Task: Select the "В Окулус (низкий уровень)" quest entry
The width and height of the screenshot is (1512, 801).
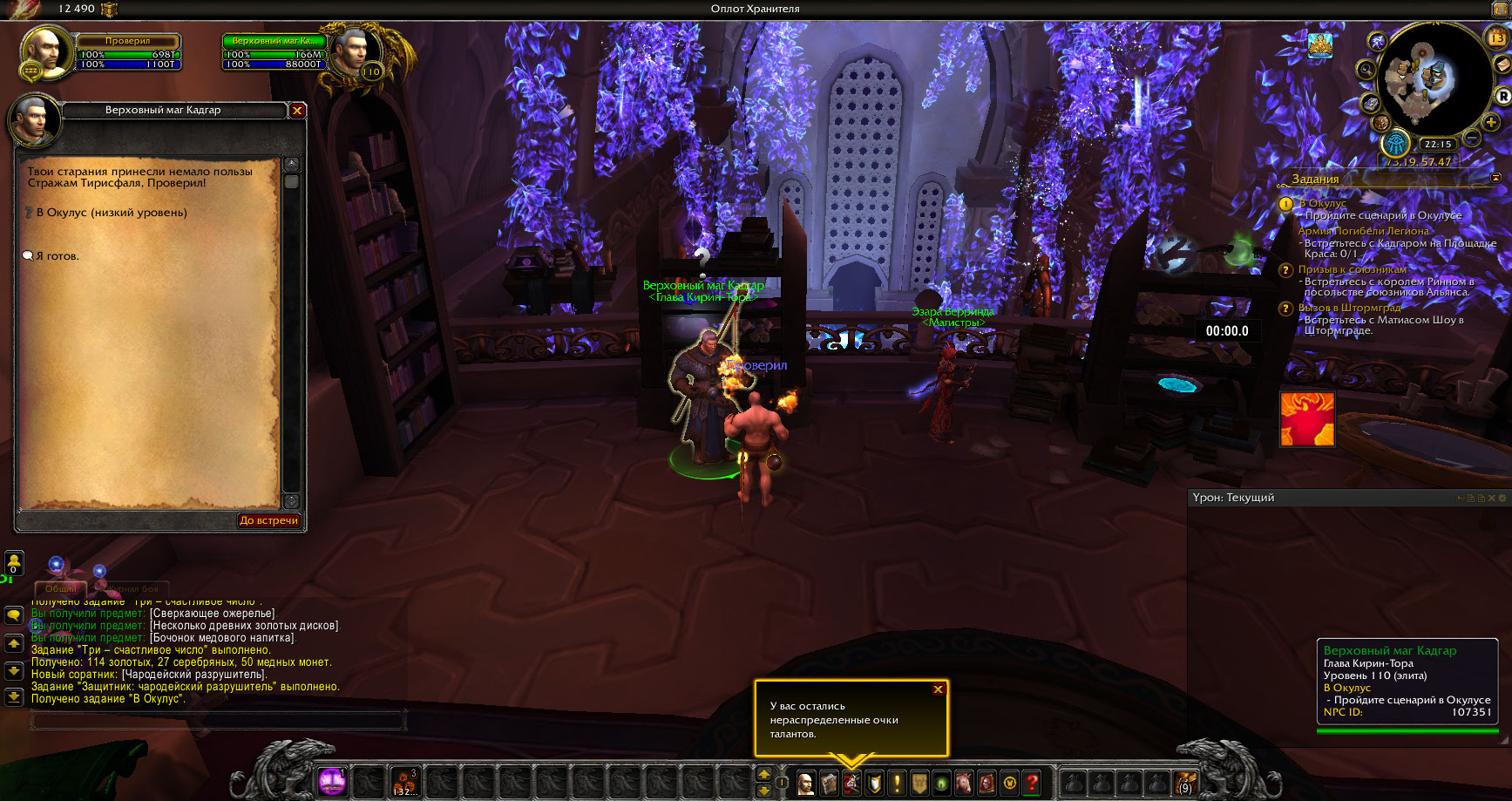Action: tap(111, 213)
